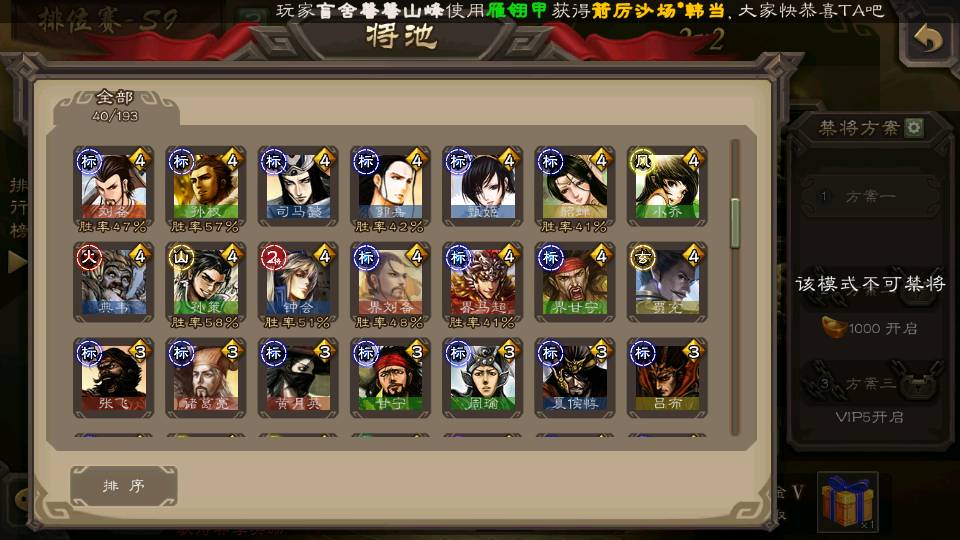
Task: Pick the 典韦 hero portrait
Action: tap(114, 281)
